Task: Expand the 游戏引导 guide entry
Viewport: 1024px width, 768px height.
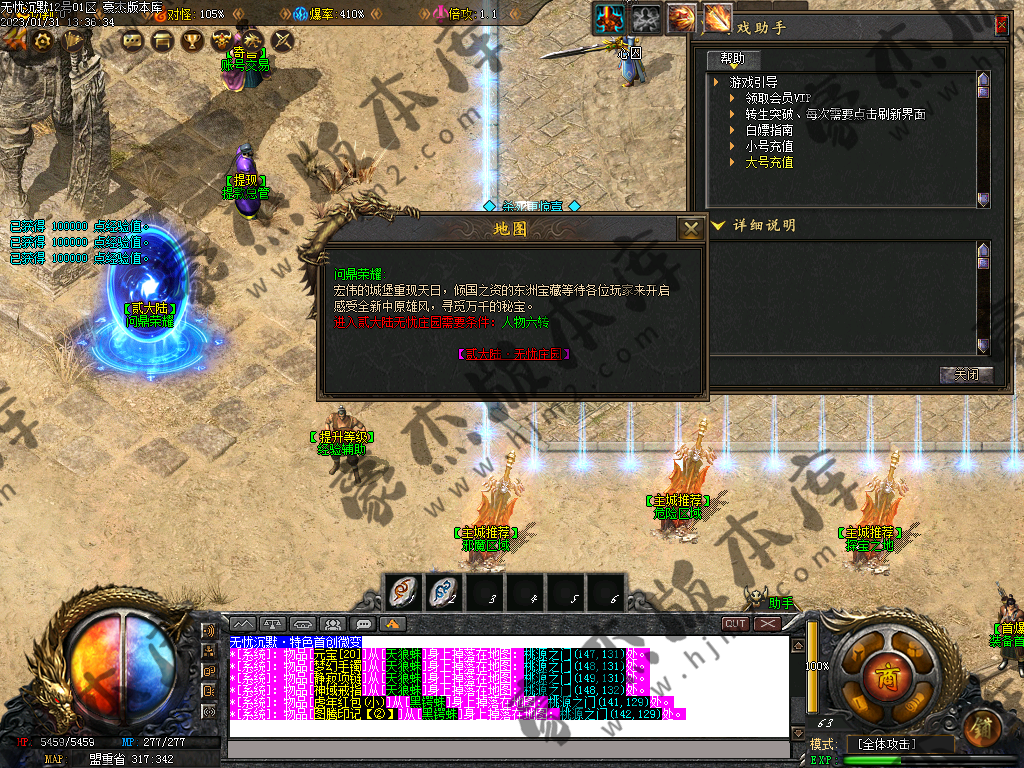Action: (x=754, y=82)
